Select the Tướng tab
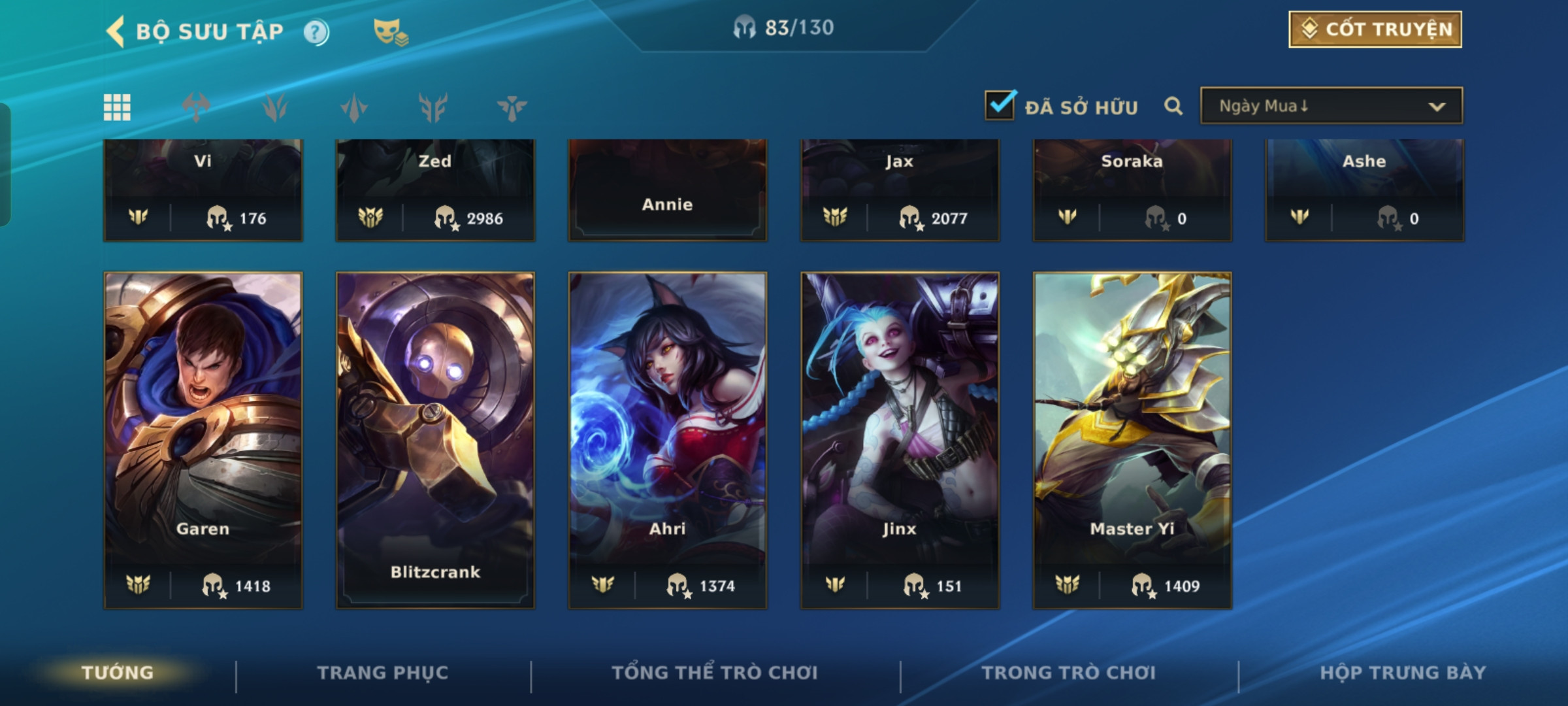This screenshot has width=1568, height=706. pos(118,673)
